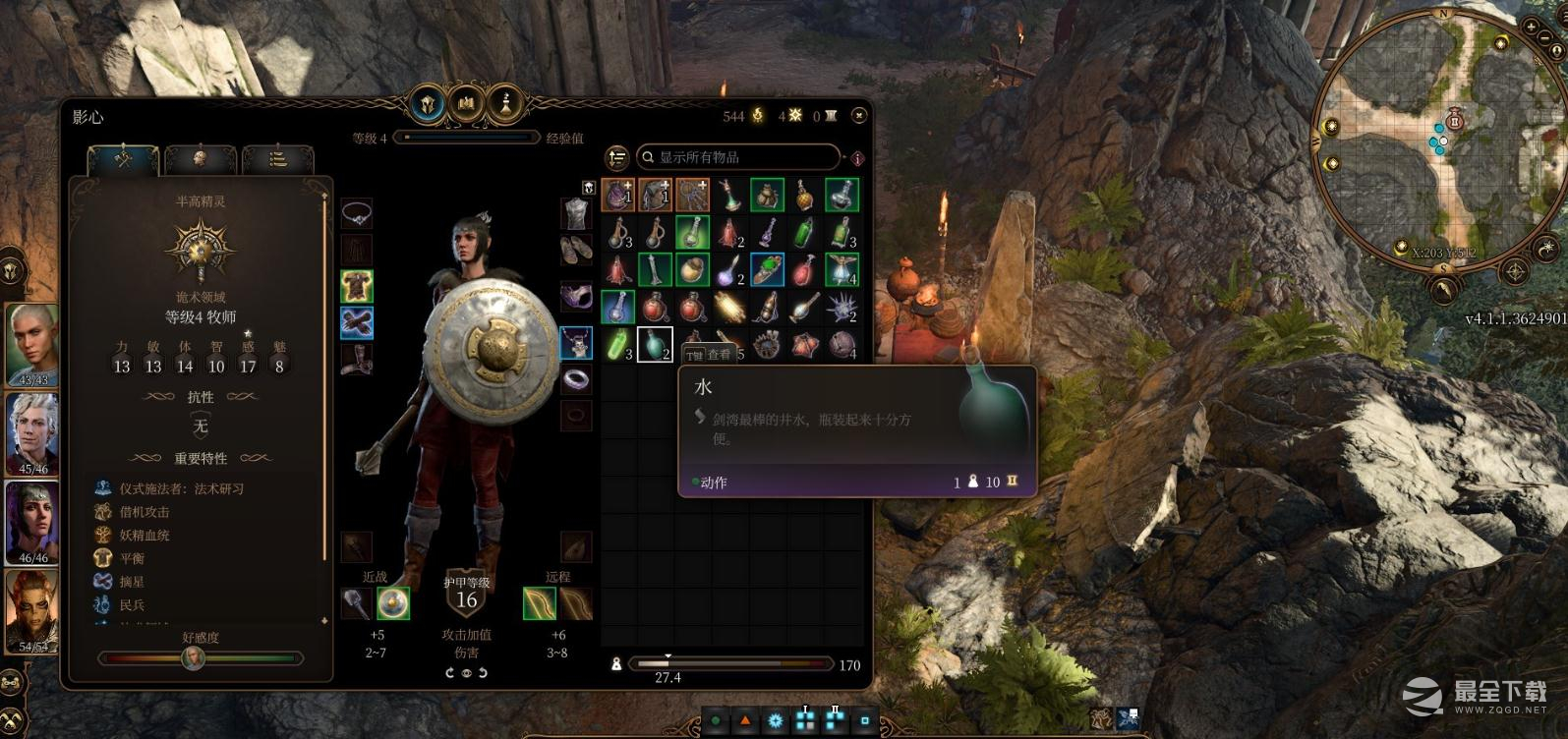Select the equipped round shield slot
The width and height of the screenshot is (1568, 739).
pyautogui.click(x=393, y=602)
